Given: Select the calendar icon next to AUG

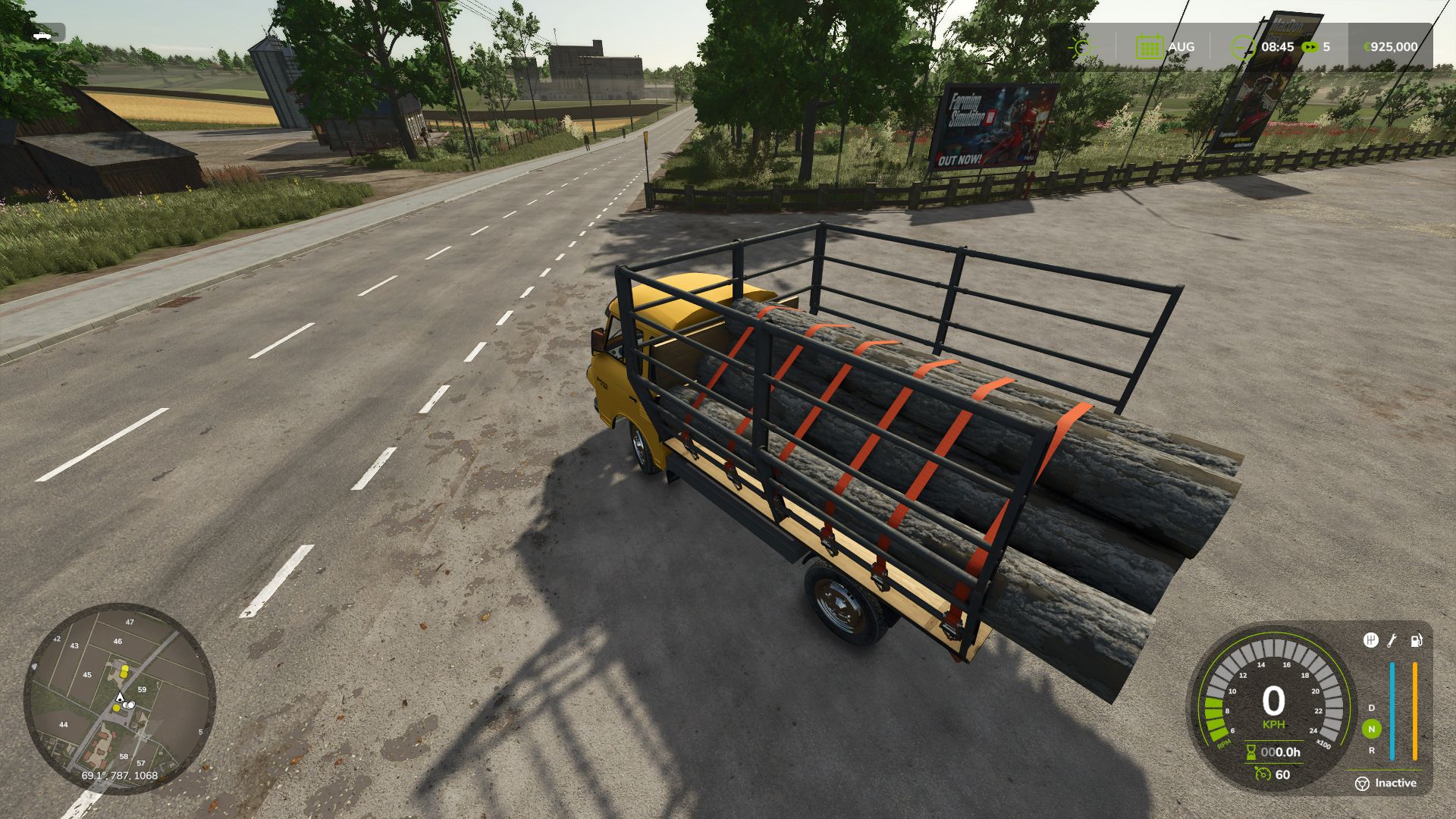Looking at the screenshot, I should click(1149, 46).
